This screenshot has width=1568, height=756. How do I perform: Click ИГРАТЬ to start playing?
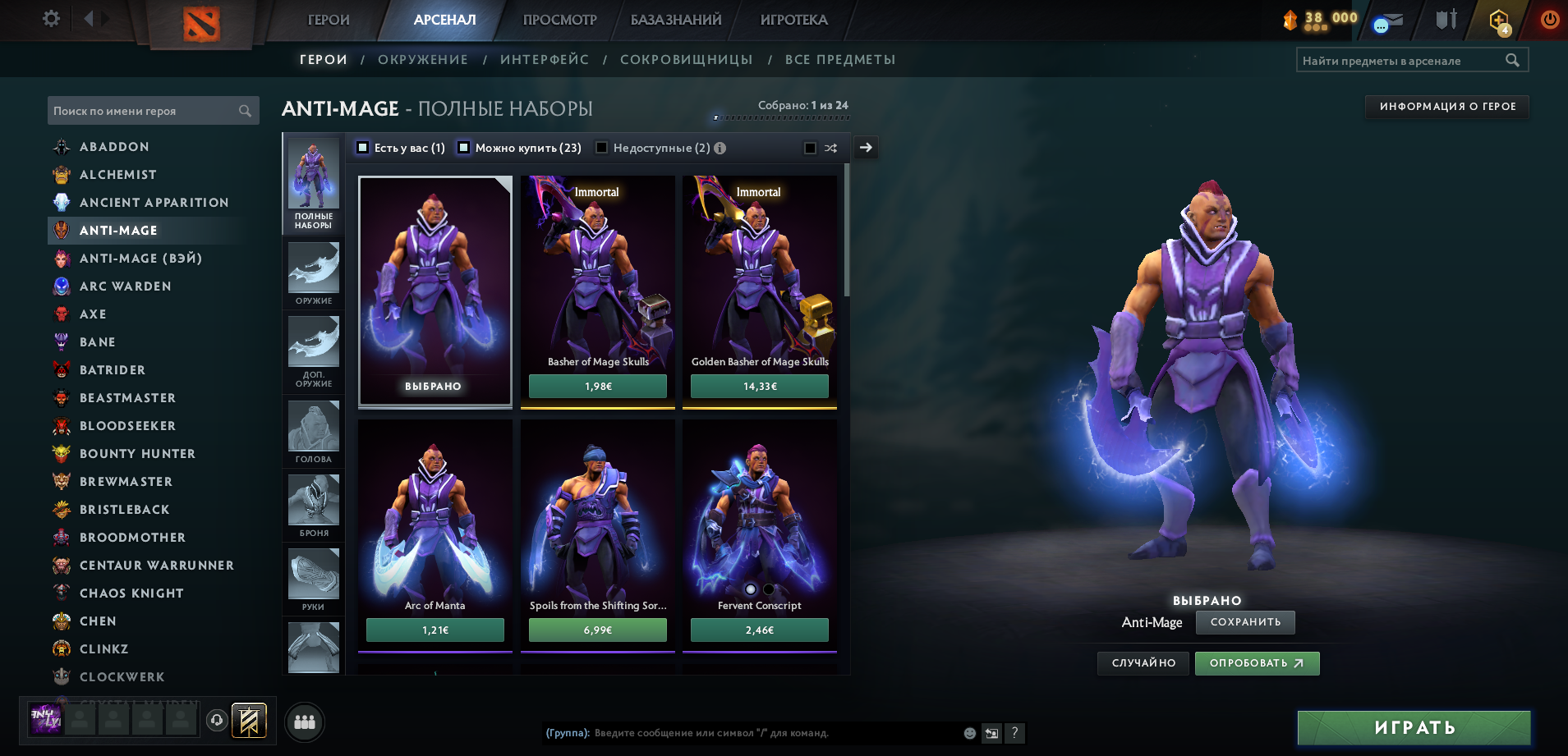click(x=1414, y=726)
